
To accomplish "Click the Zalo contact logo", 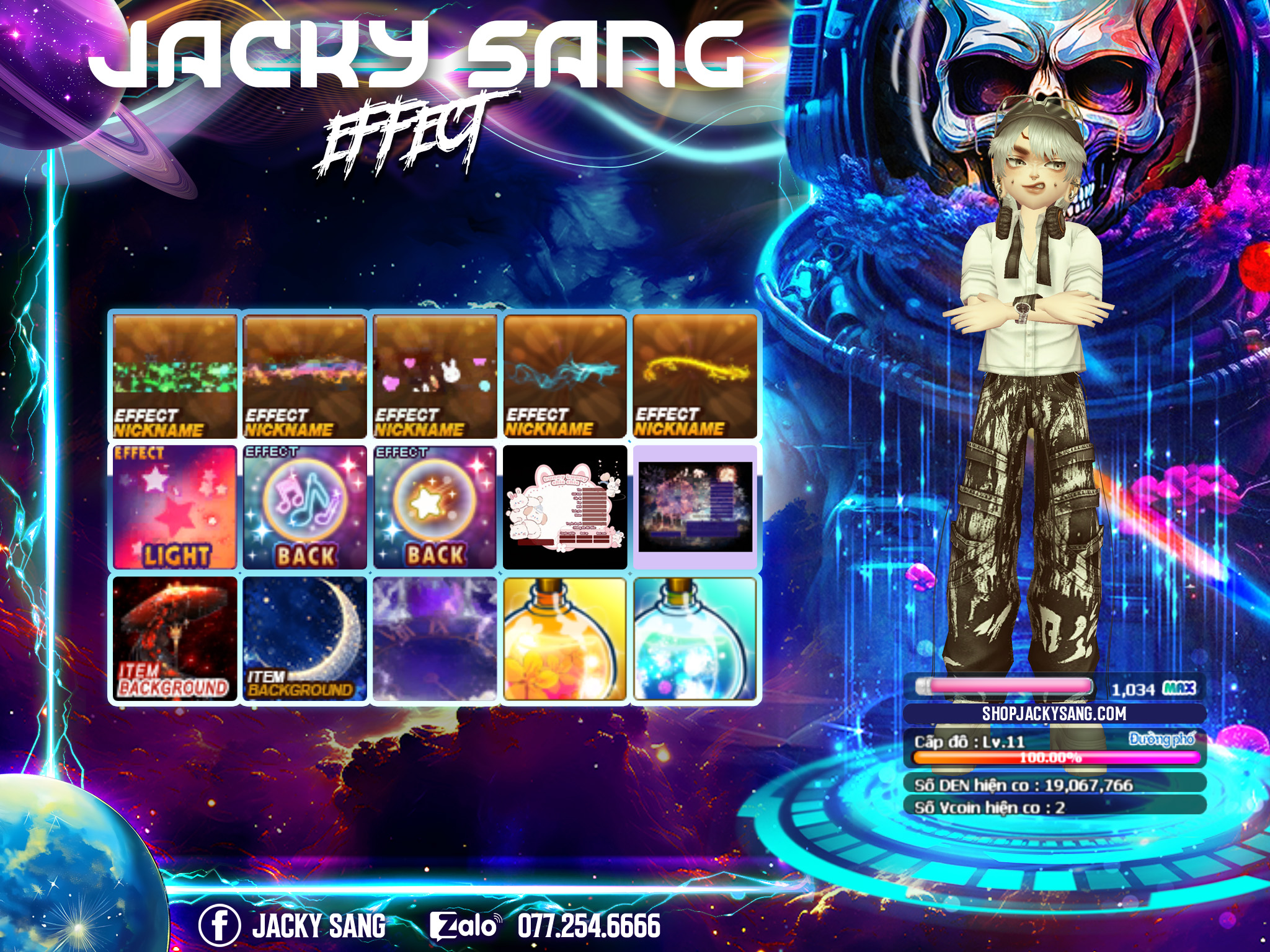I will pos(464,926).
